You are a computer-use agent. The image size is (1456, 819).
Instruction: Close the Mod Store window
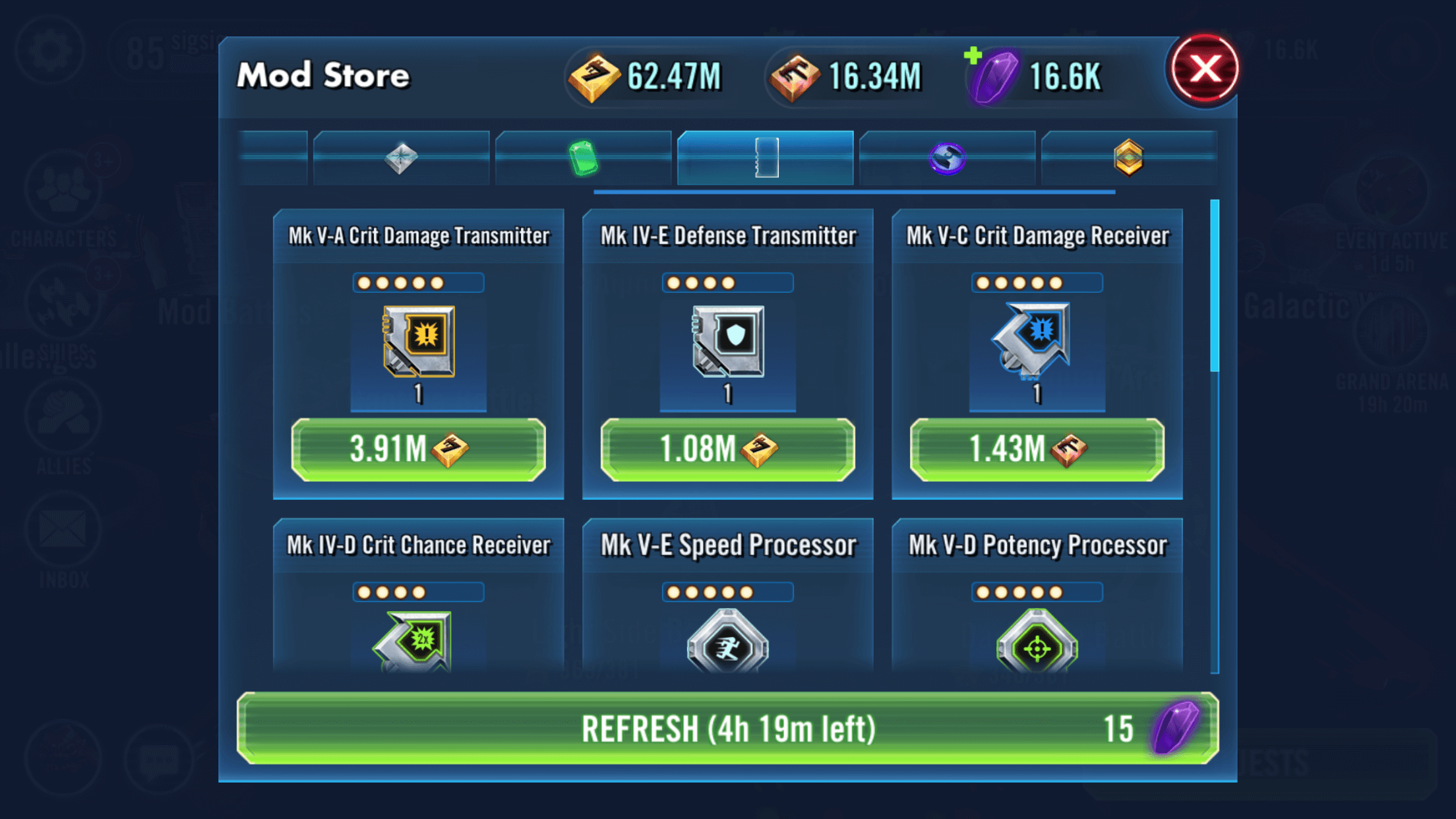click(x=1204, y=69)
